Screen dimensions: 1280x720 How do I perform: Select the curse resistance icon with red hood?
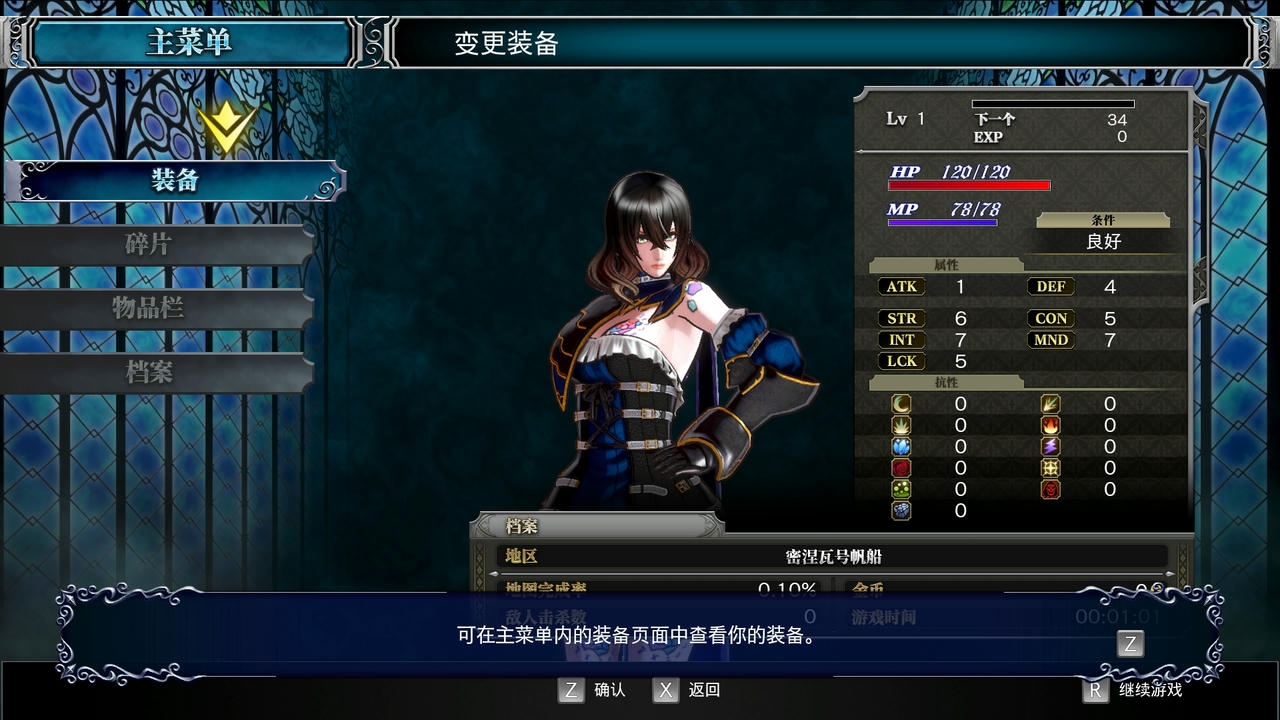tap(1050, 488)
